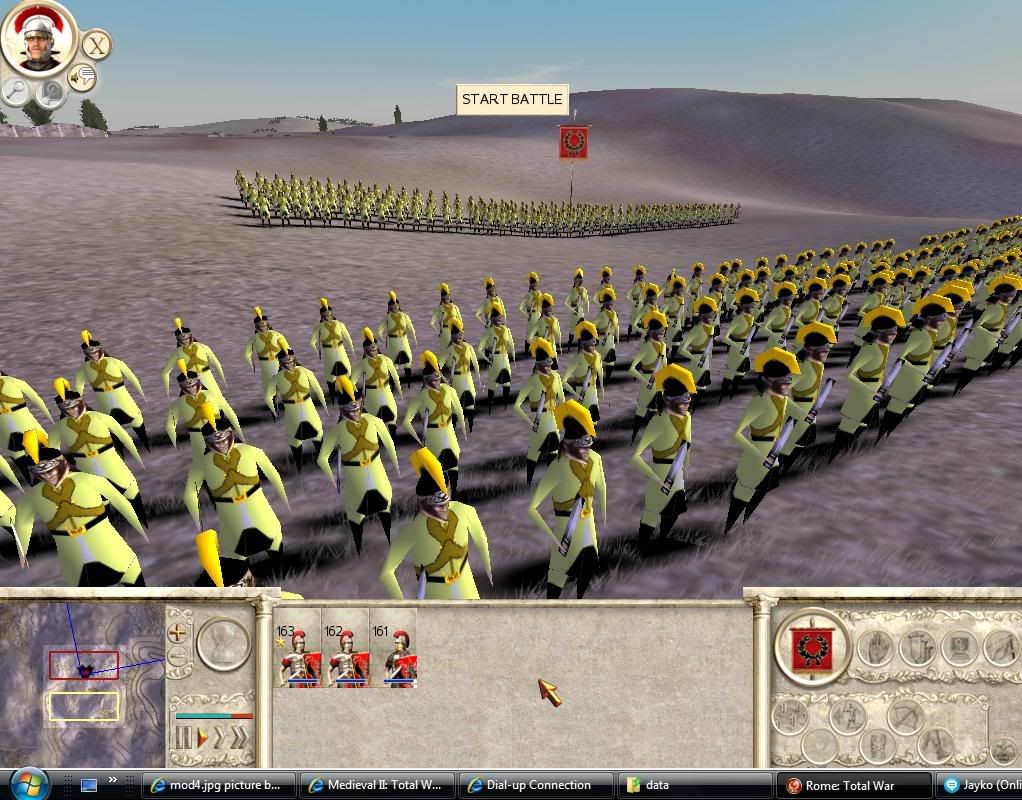1022x800 pixels.
Task: Open the Windows Start menu
Action: (x=27, y=783)
